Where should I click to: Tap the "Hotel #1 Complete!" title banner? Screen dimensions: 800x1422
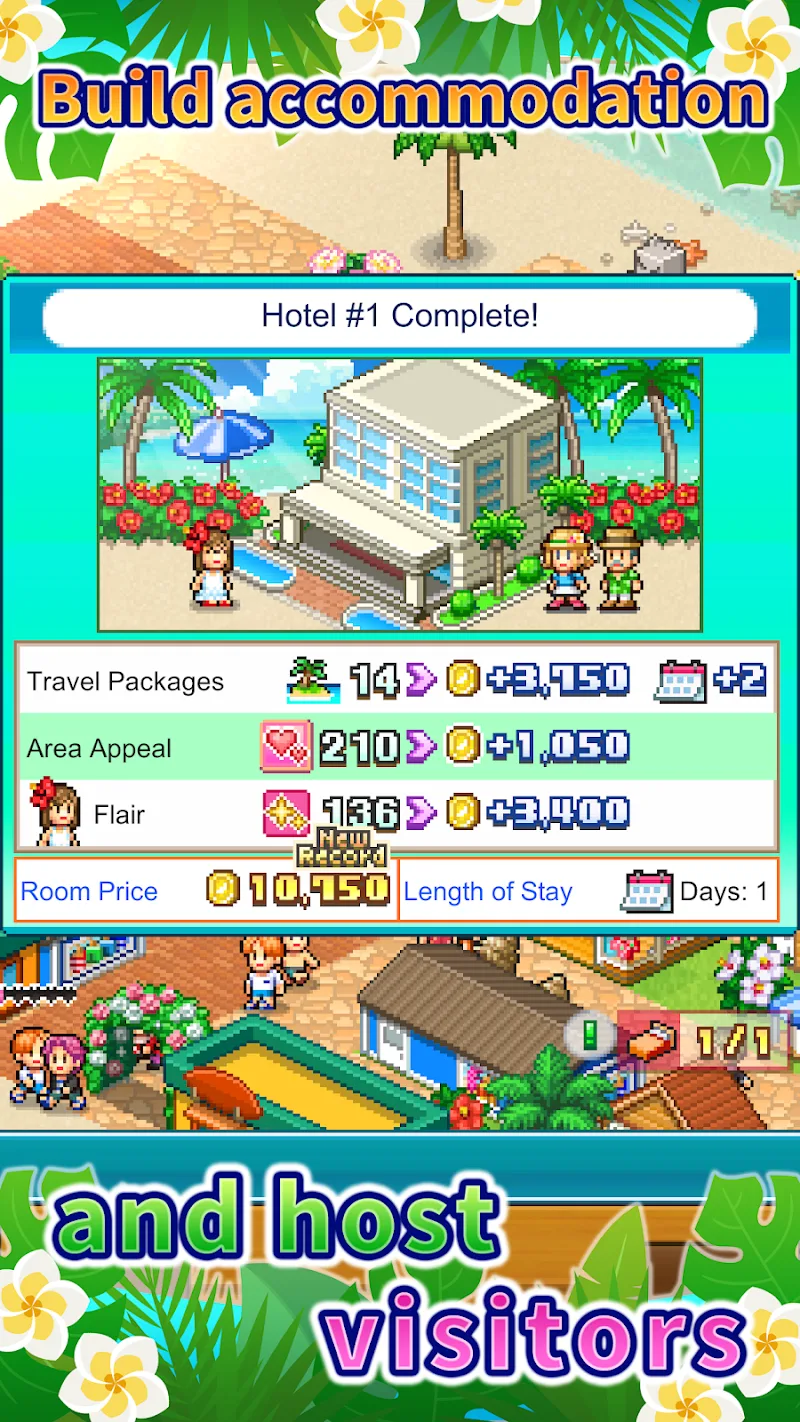(399, 317)
